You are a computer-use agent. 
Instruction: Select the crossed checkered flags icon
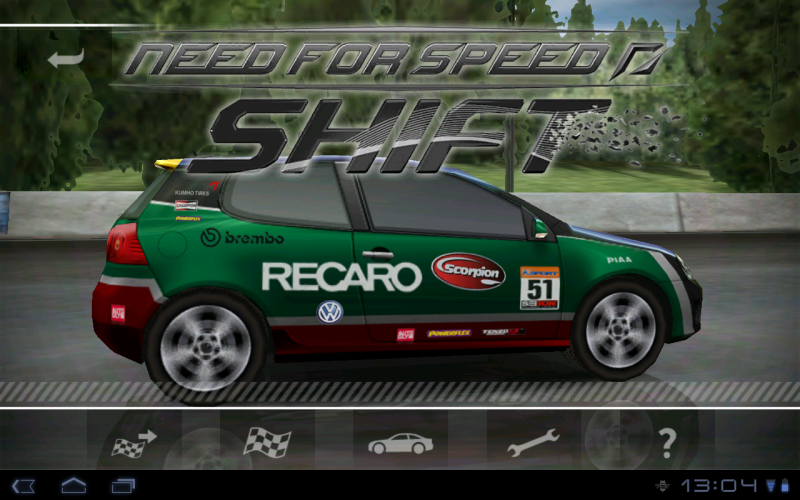coord(267,442)
